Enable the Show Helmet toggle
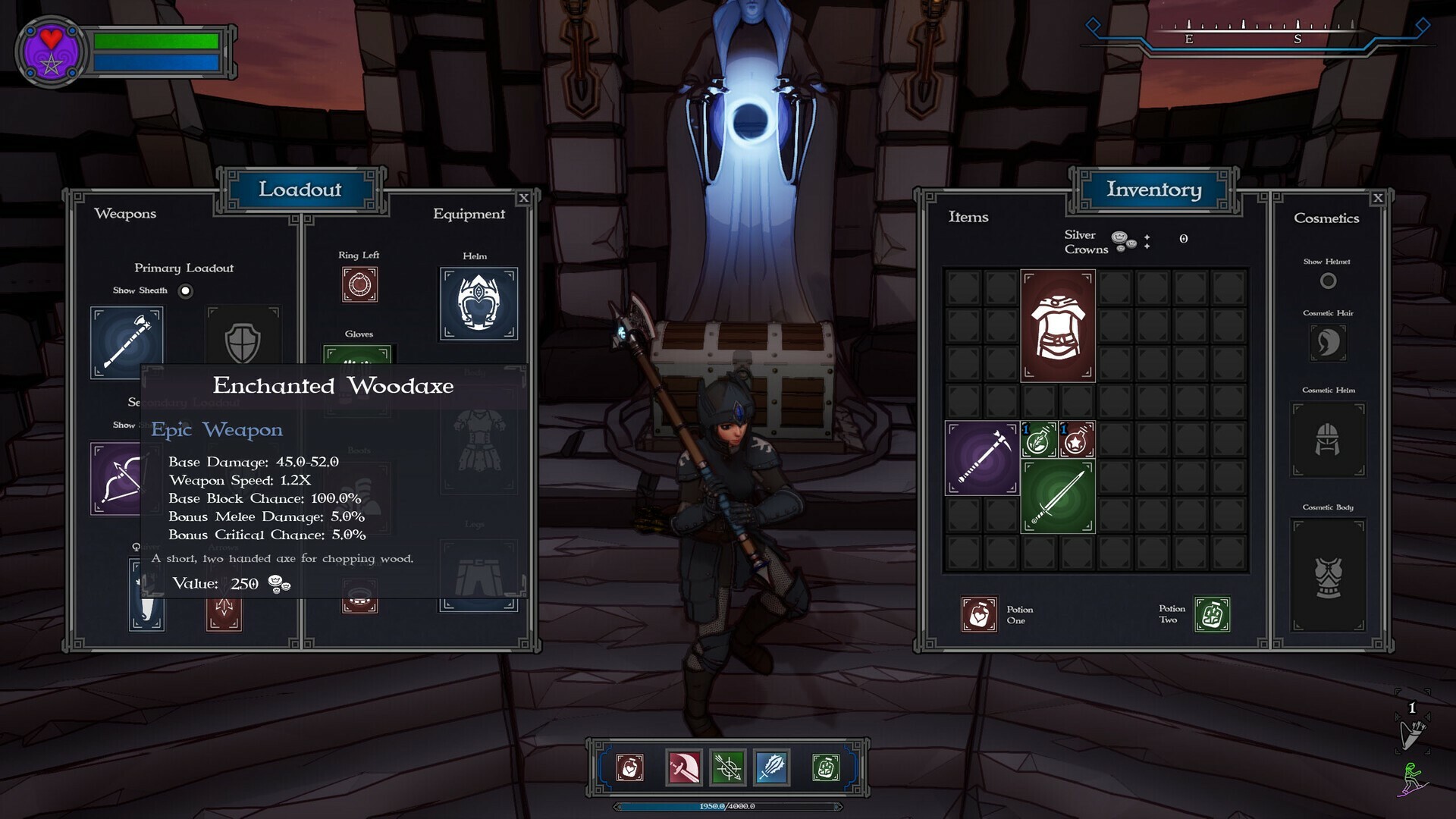Viewport: 1456px width, 819px height. pyautogui.click(x=1328, y=280)
